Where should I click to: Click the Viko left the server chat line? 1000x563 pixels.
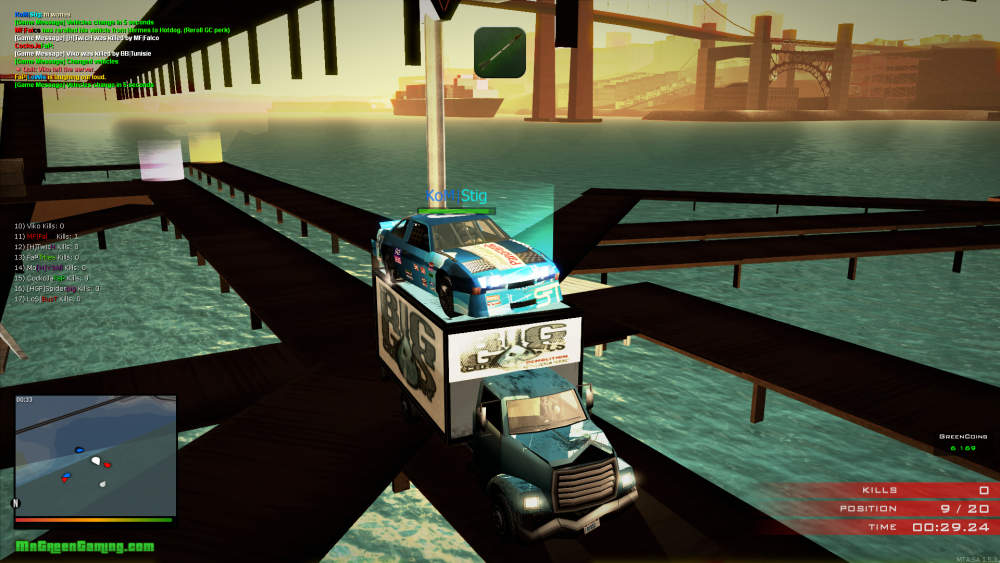point(58,69)
